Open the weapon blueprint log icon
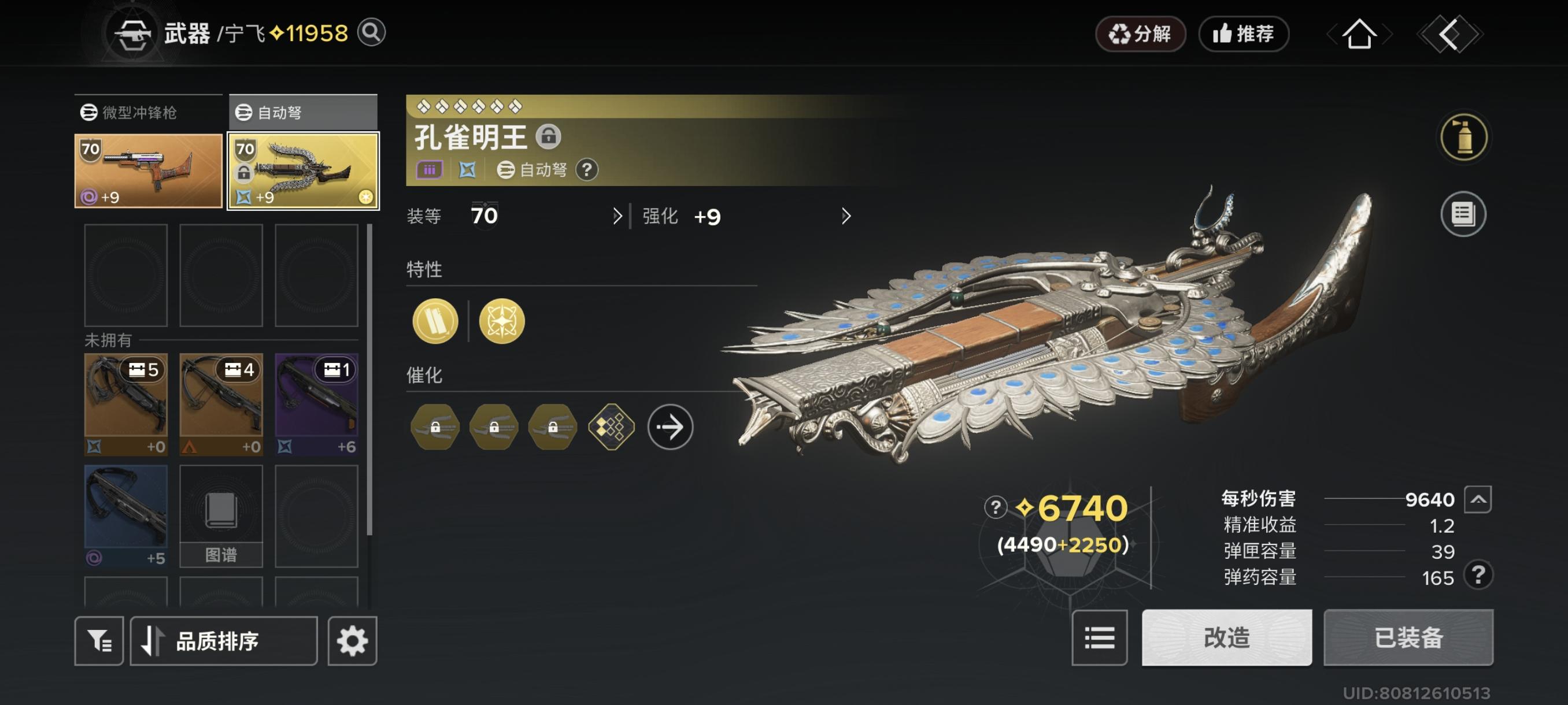 tap(1463, 214)
